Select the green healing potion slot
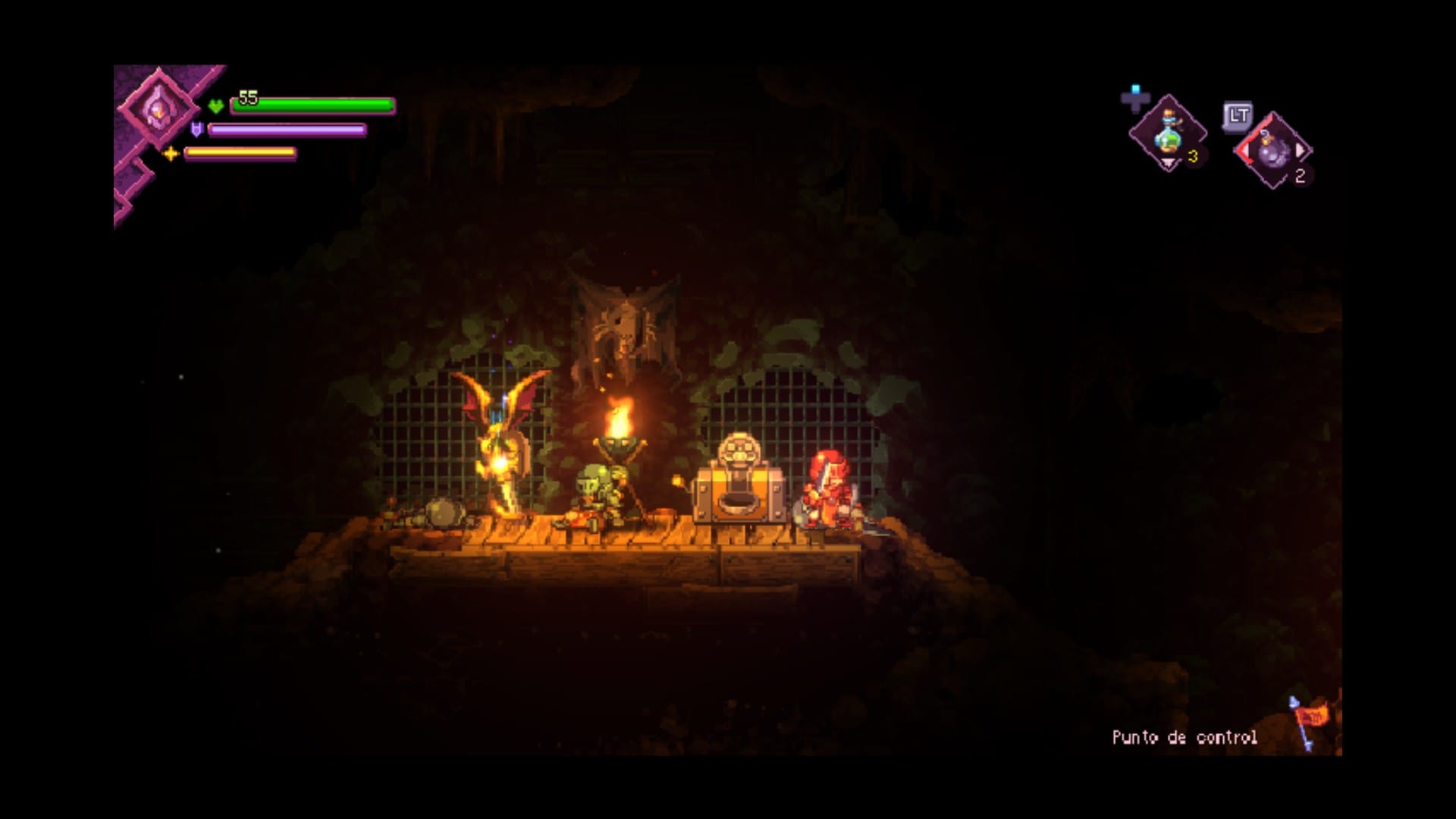This screenshot has height=819, width=1456. click(x=1168, y=134)
